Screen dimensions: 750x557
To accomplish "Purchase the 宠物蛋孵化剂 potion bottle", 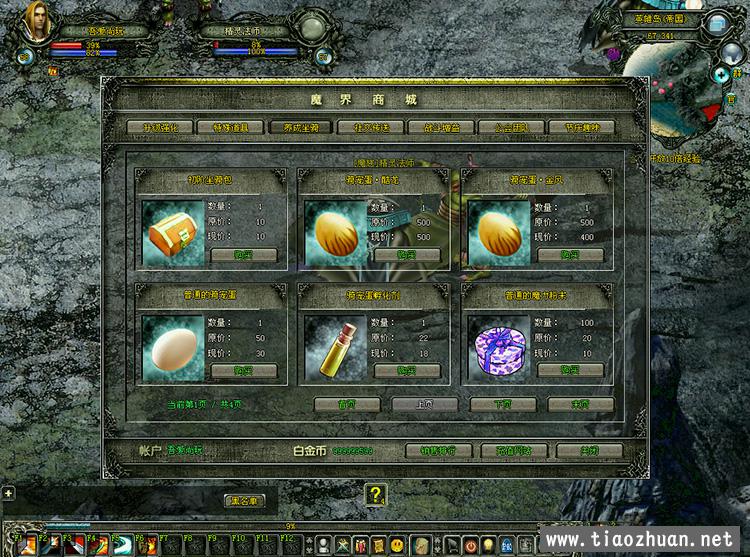I will (x=407, y=371).
